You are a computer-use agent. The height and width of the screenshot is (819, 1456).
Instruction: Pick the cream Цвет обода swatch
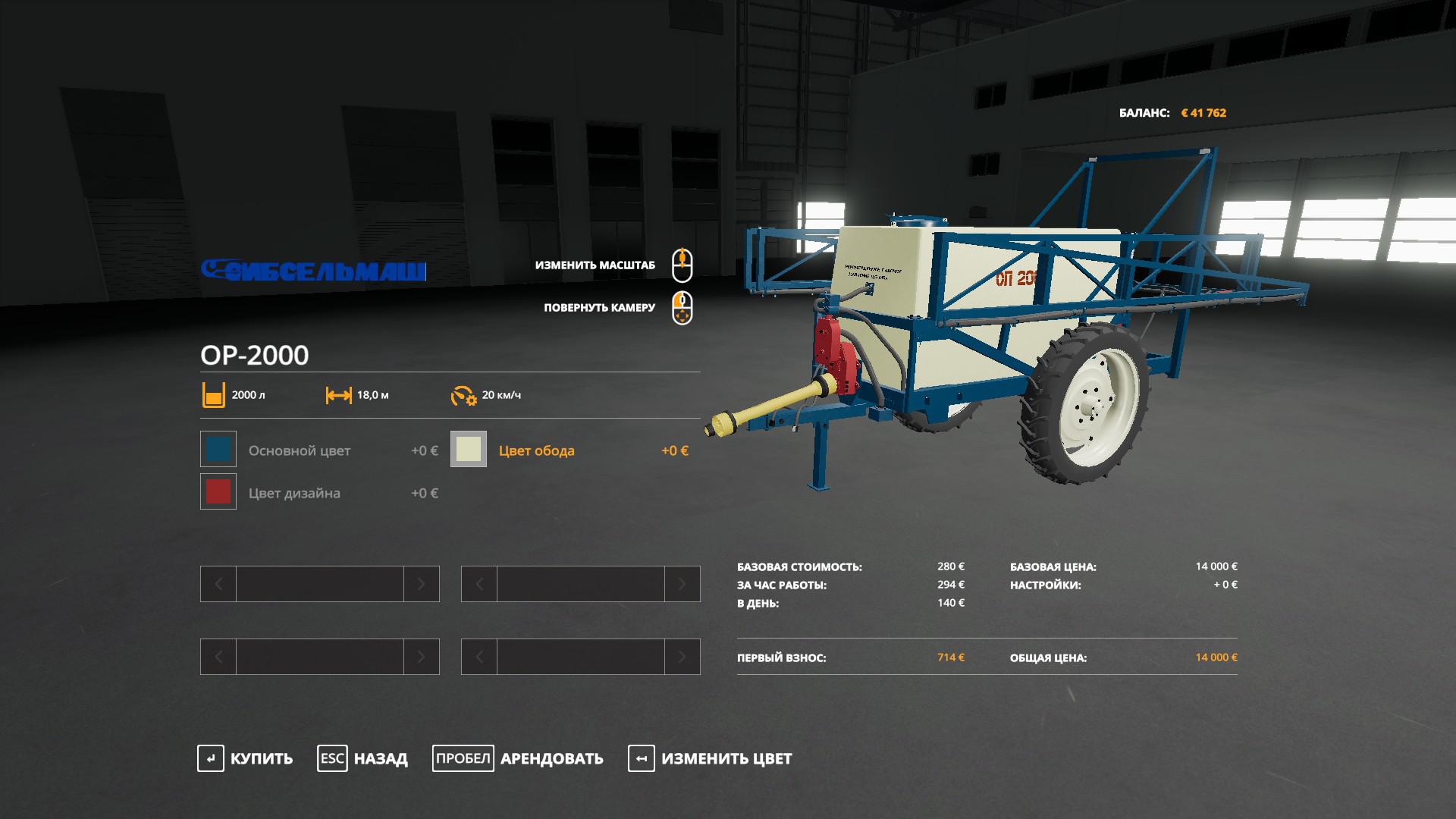469,450
